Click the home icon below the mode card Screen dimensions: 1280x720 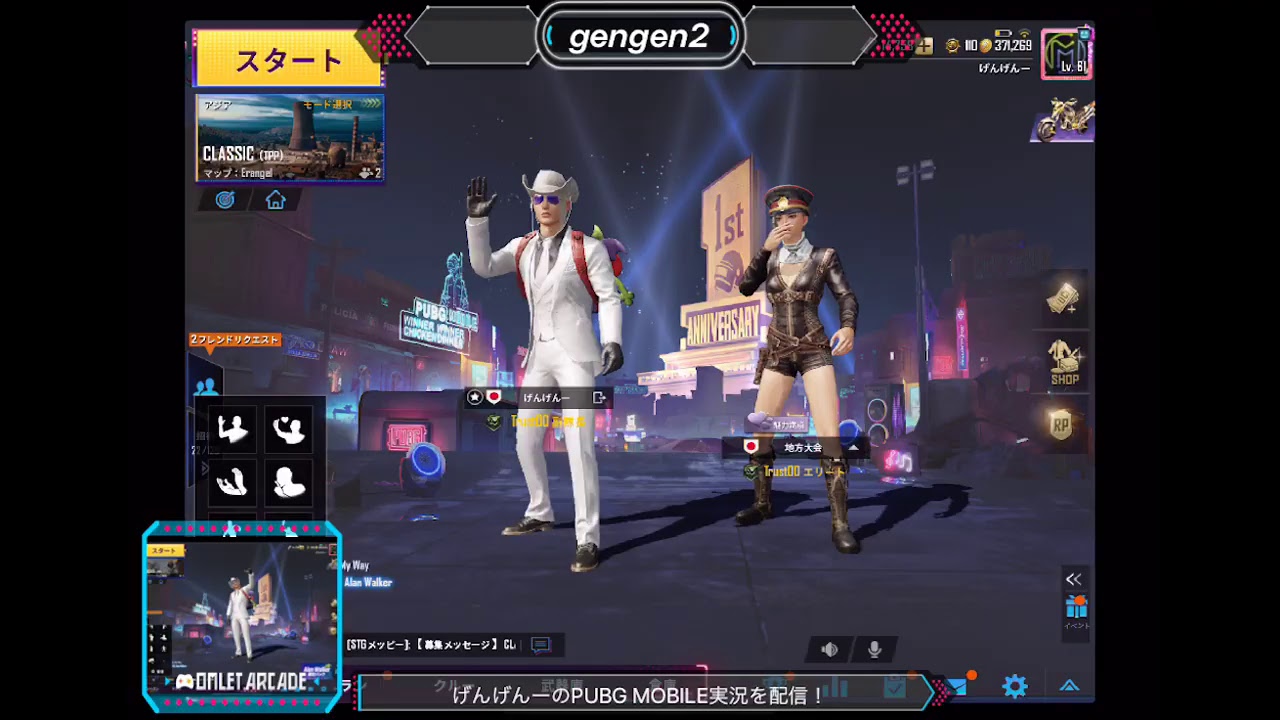275,199
